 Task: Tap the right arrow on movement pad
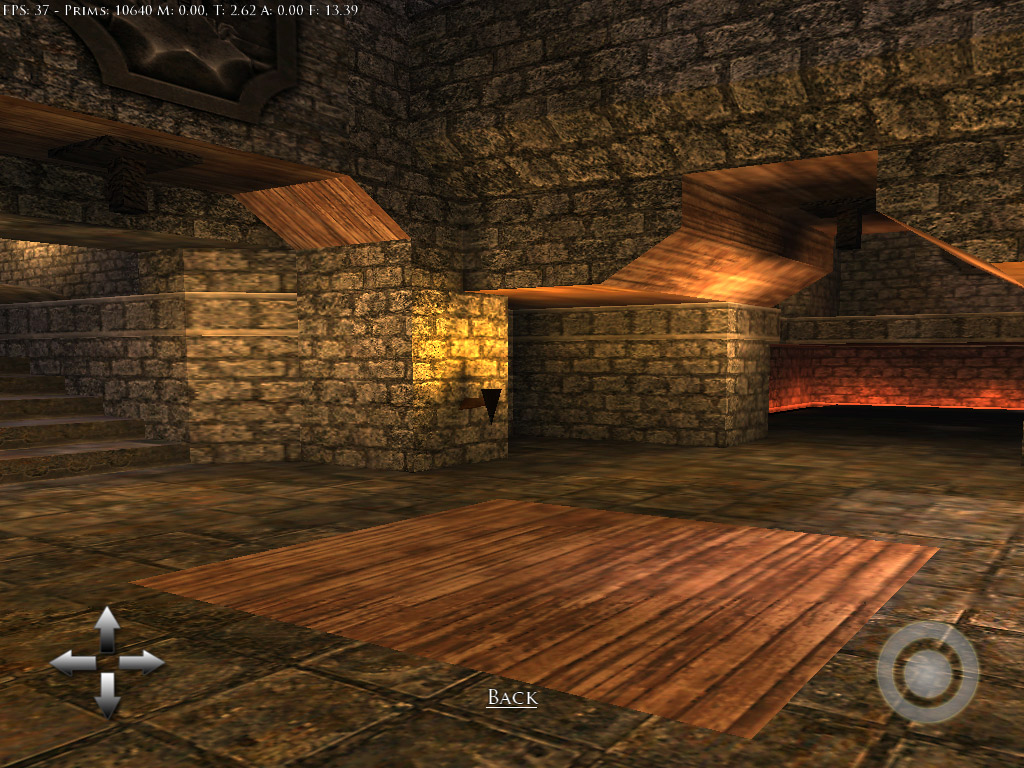pos(143,662)
